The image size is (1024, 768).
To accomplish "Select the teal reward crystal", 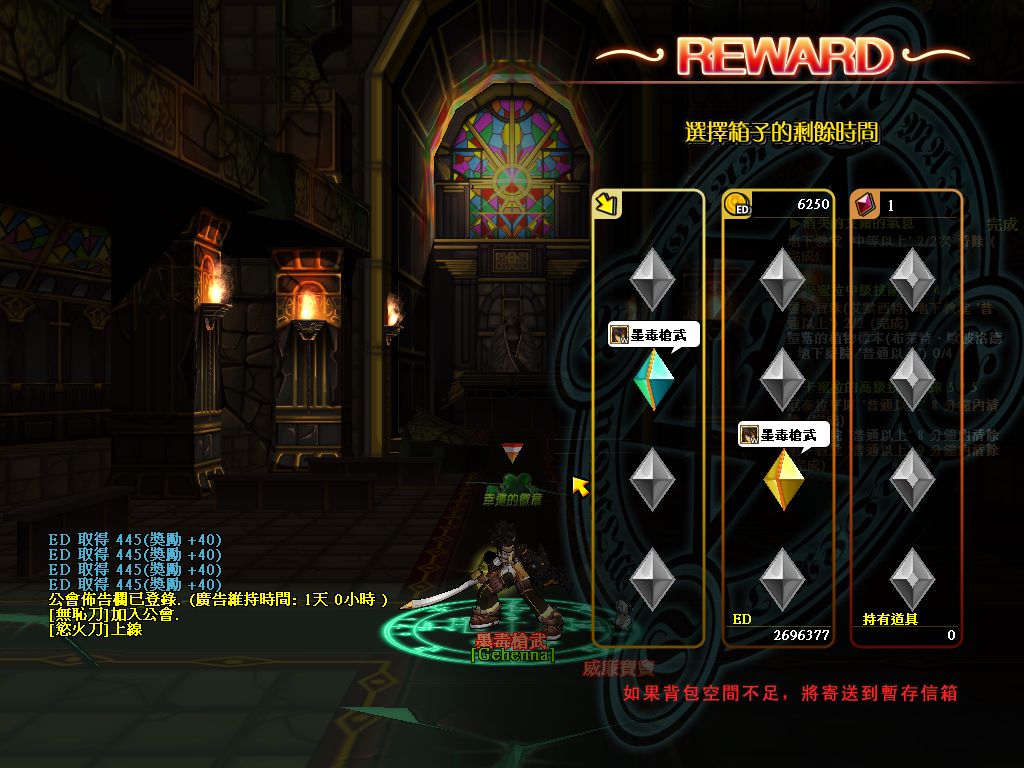I will click(655, 379).
